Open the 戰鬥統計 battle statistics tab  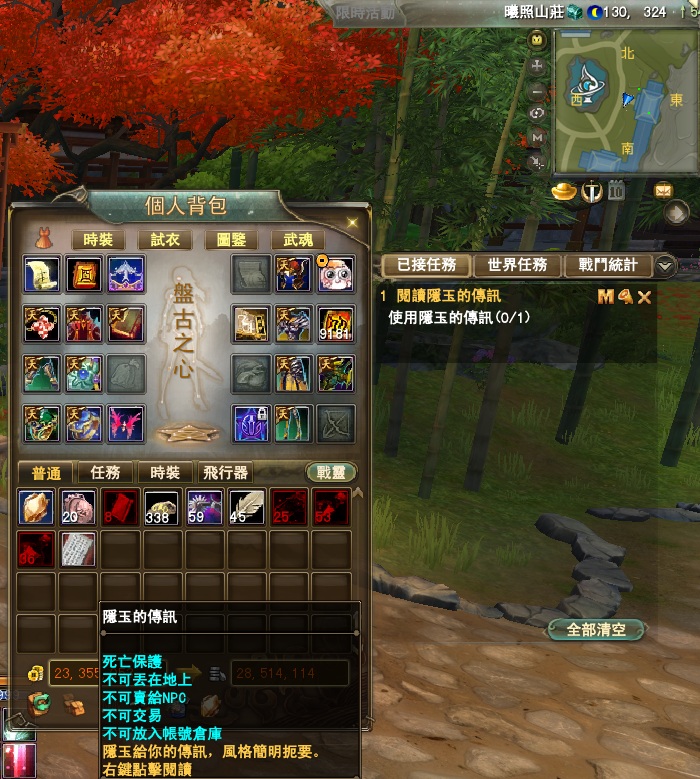point(608,265)
